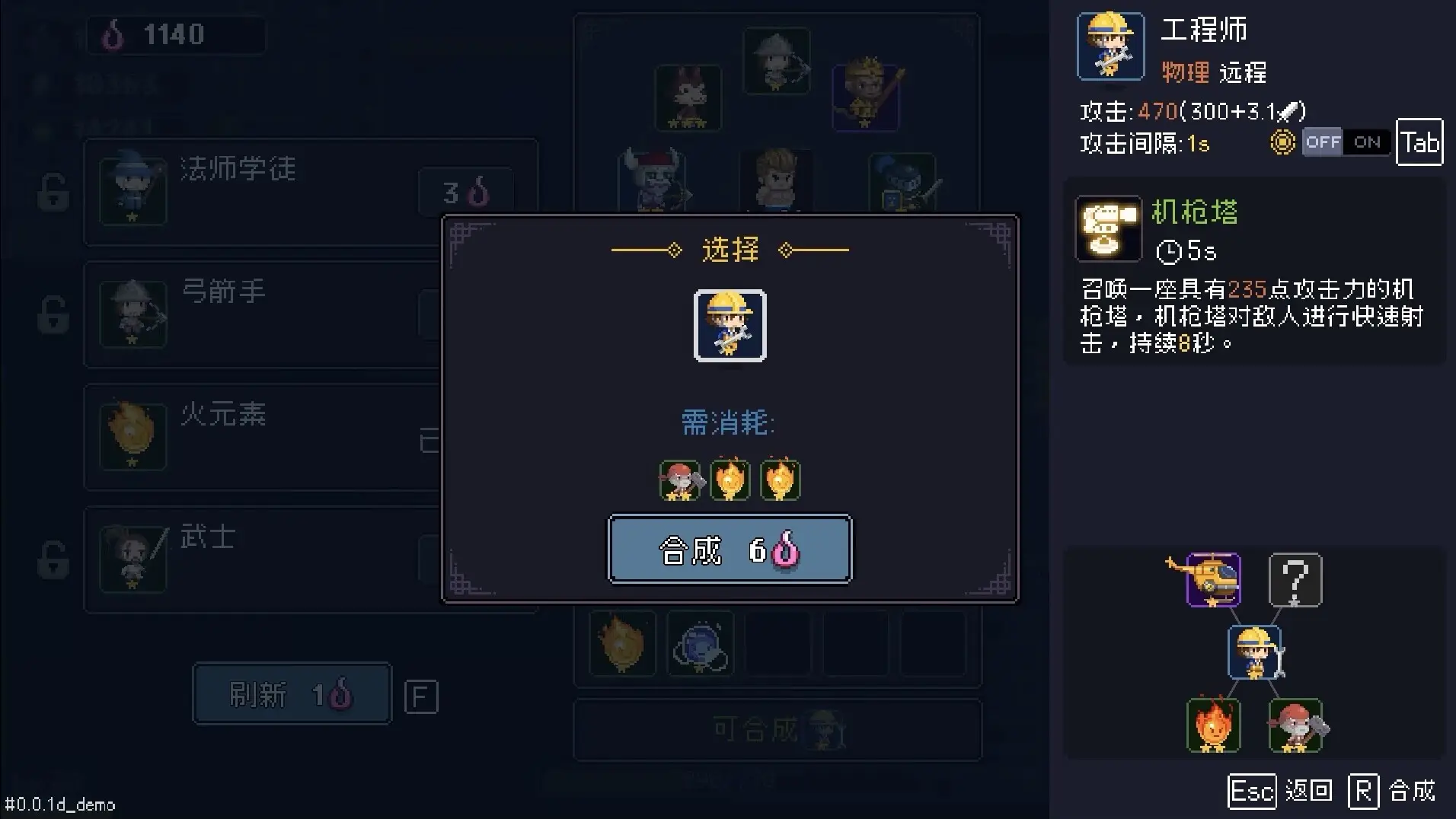Click the 1140 essence counter at top left

(x=174, y=33)
